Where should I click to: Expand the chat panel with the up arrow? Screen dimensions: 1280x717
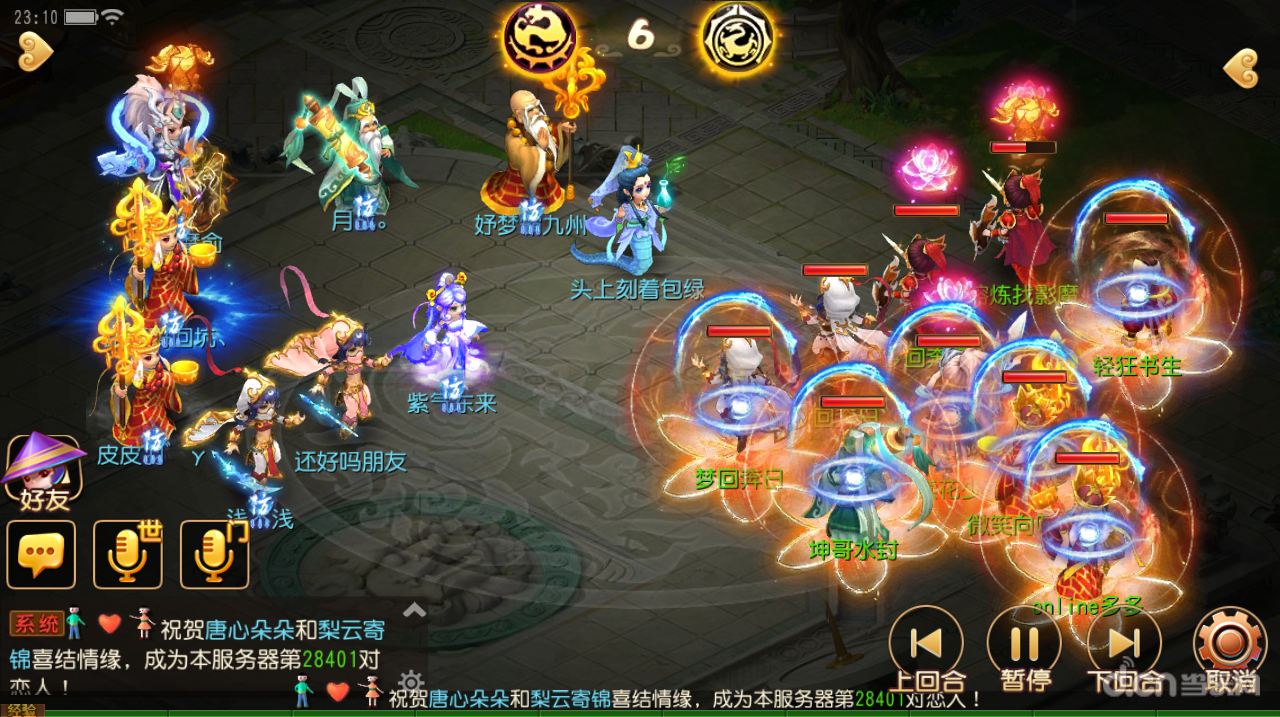tap(414, 609)
